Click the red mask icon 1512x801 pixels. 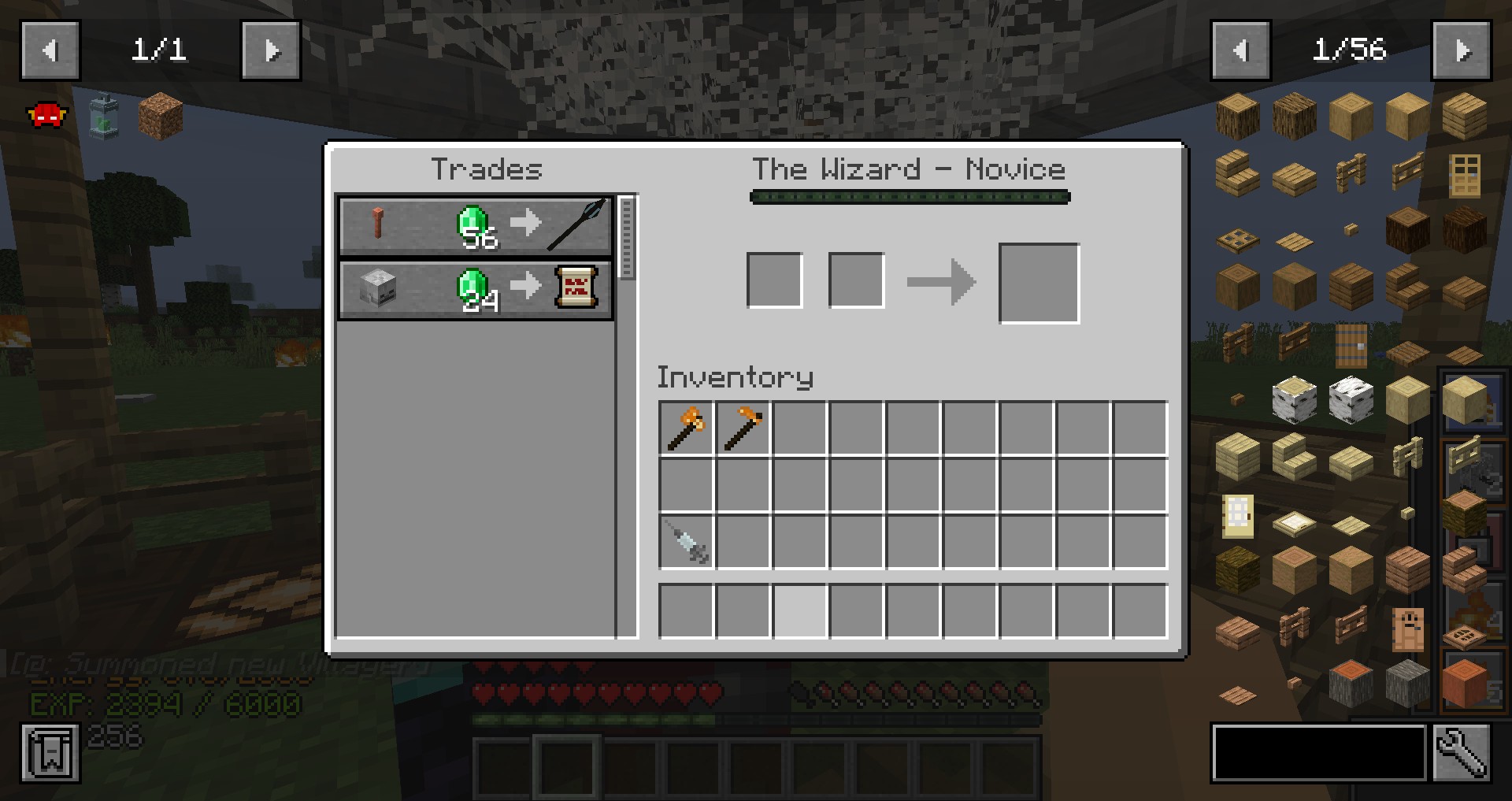point(47,117)
